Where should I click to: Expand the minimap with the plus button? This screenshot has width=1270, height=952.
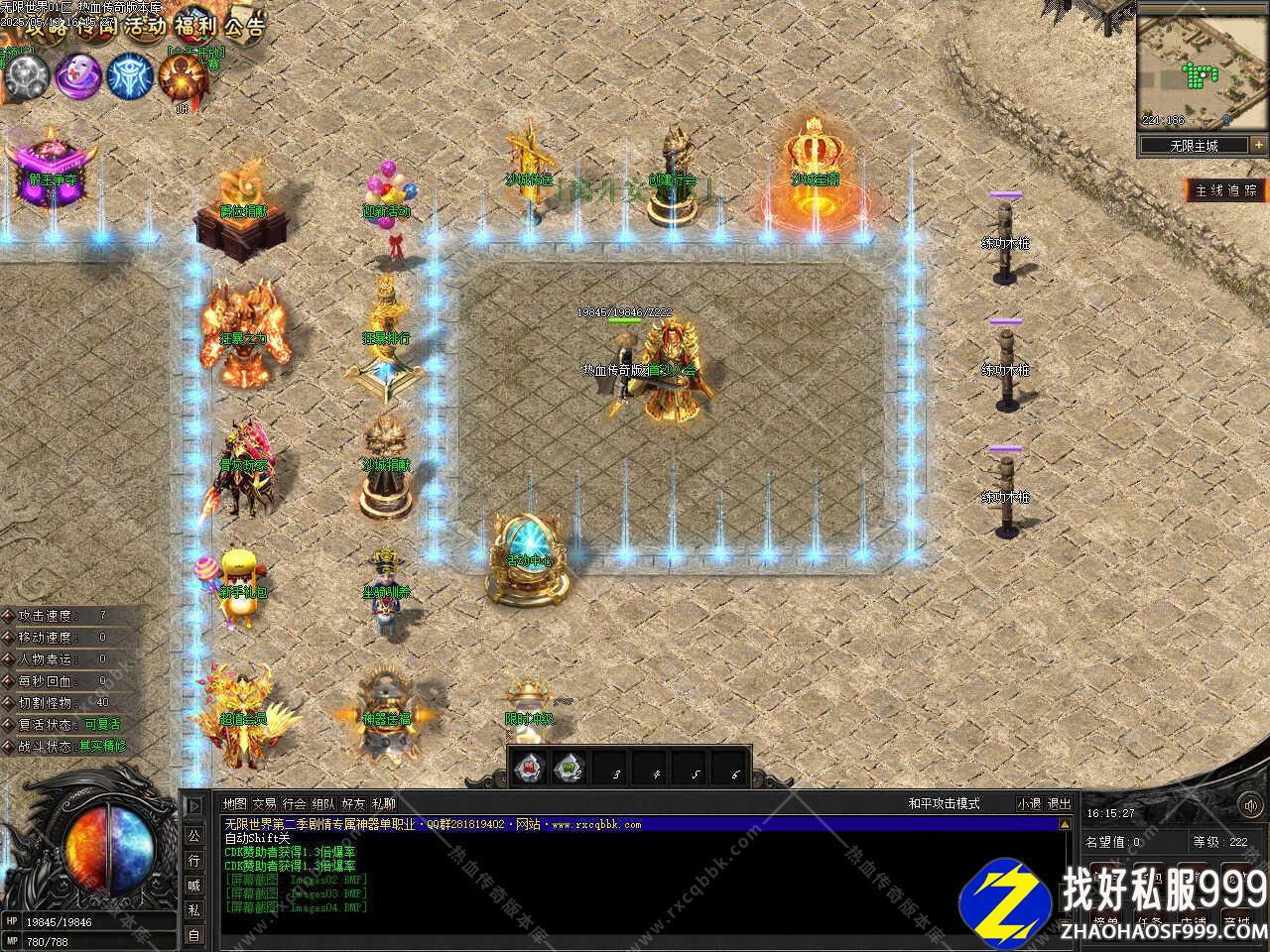coord(1257,145)
